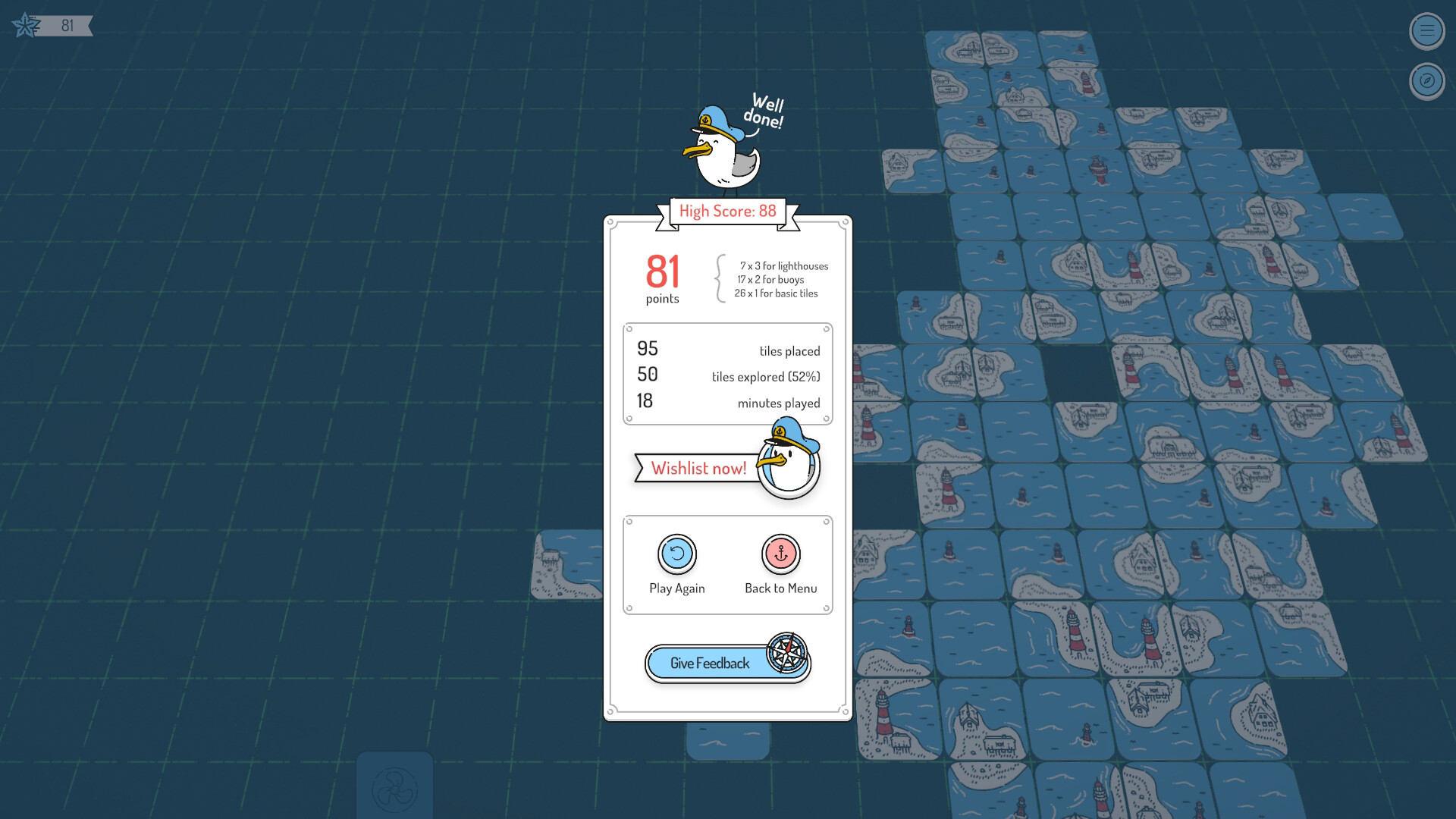The height and width of the screenshot is (819, 1456).
Task: Click the seagull peeking behind the Wishlist banner
Action: coord(786,465)
